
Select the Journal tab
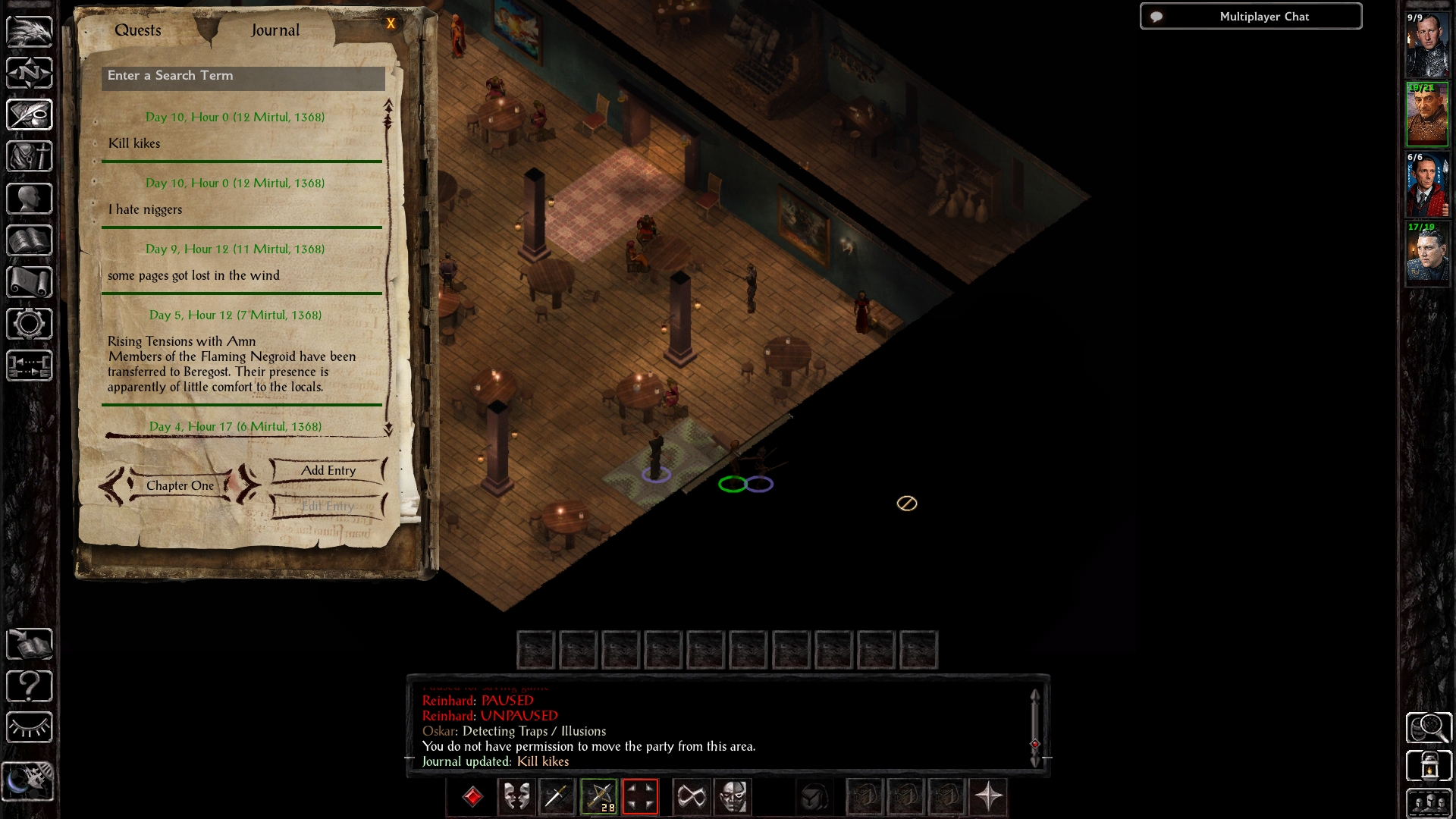pyautogui.click(x=275, y=30)
